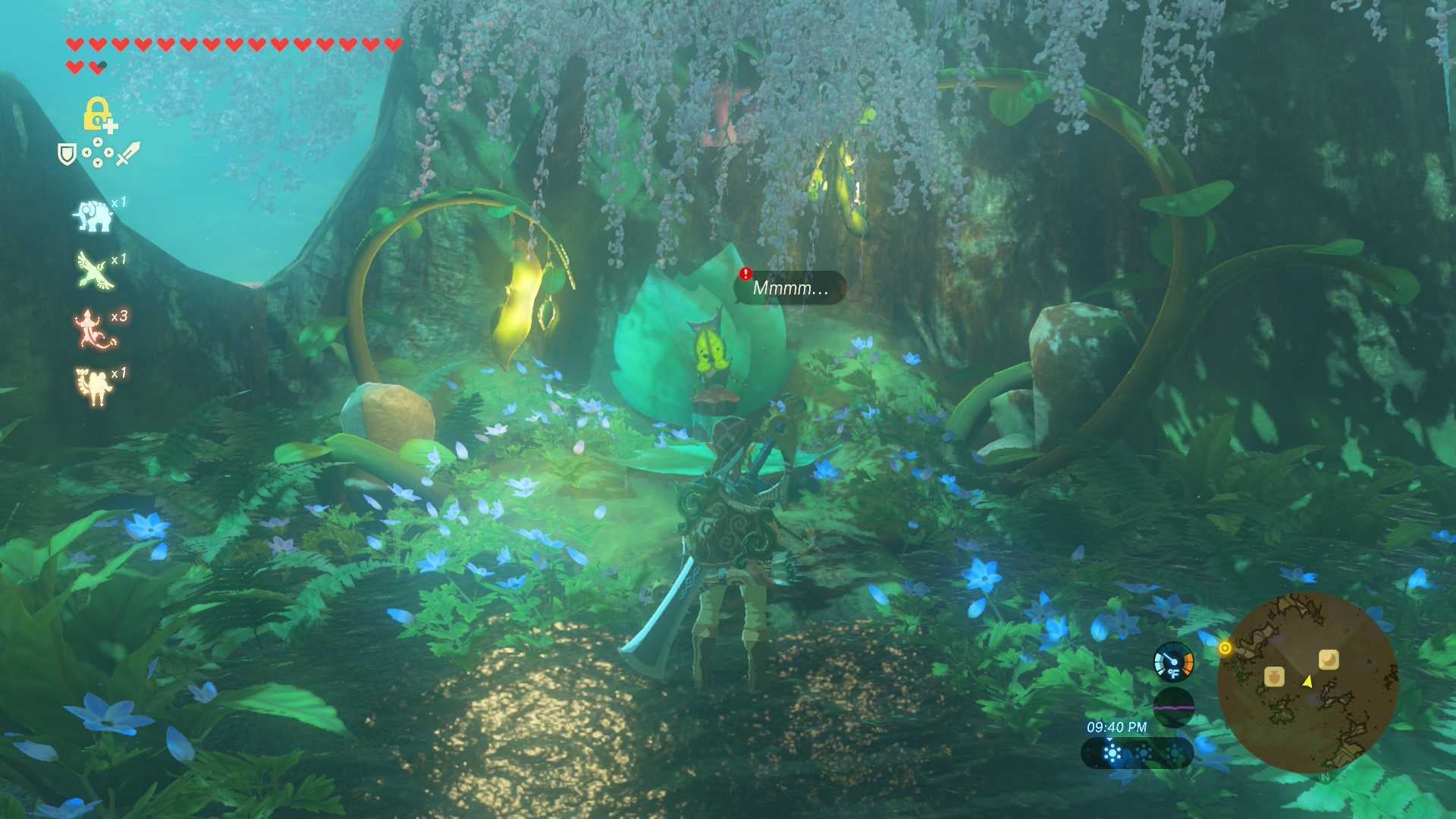Expand the plus symbol beside the lock icon
The width and height of the screenshot is (1456, 819).
point(111,127)
